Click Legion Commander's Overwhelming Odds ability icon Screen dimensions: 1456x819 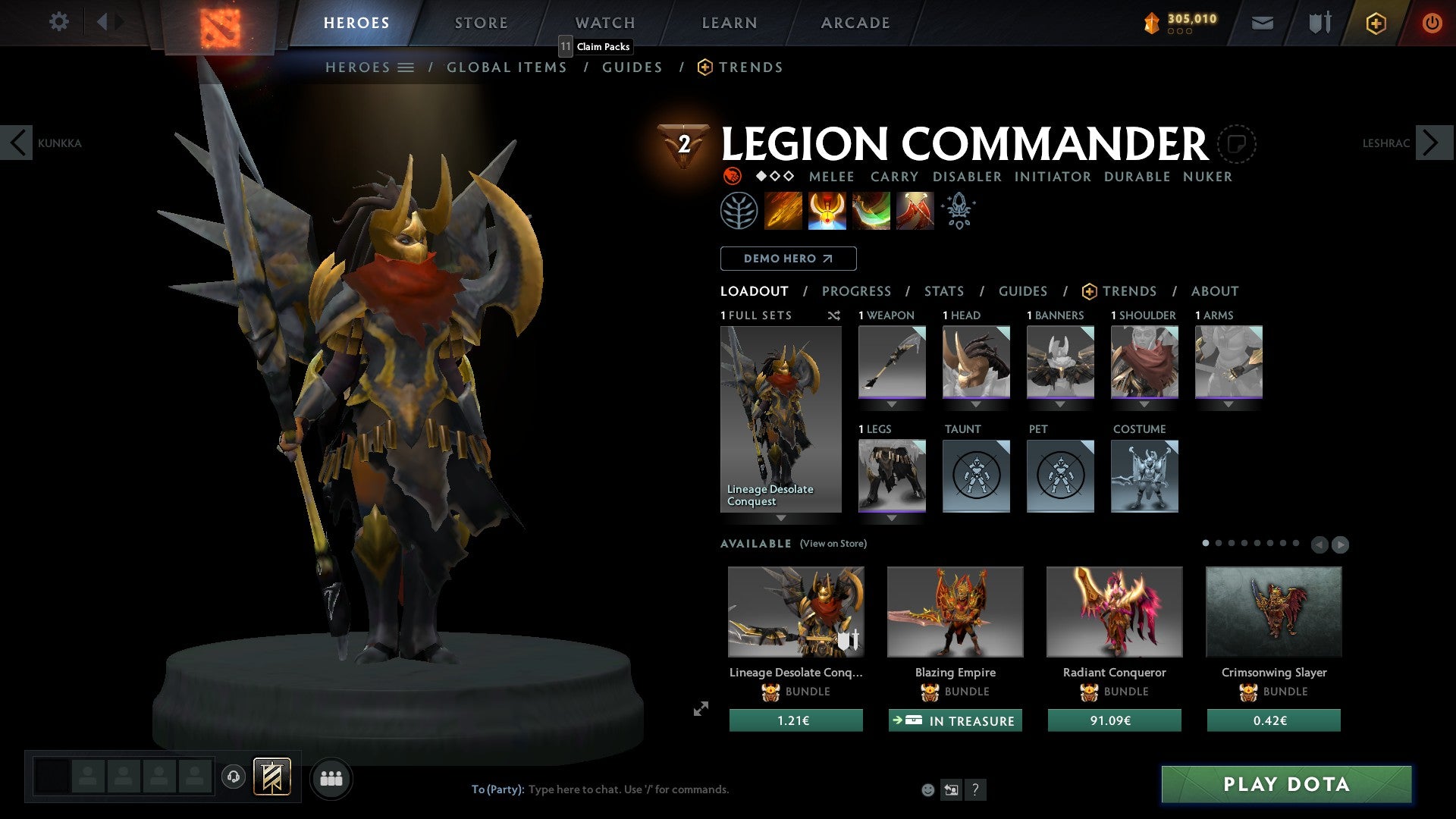click(783, 210)
